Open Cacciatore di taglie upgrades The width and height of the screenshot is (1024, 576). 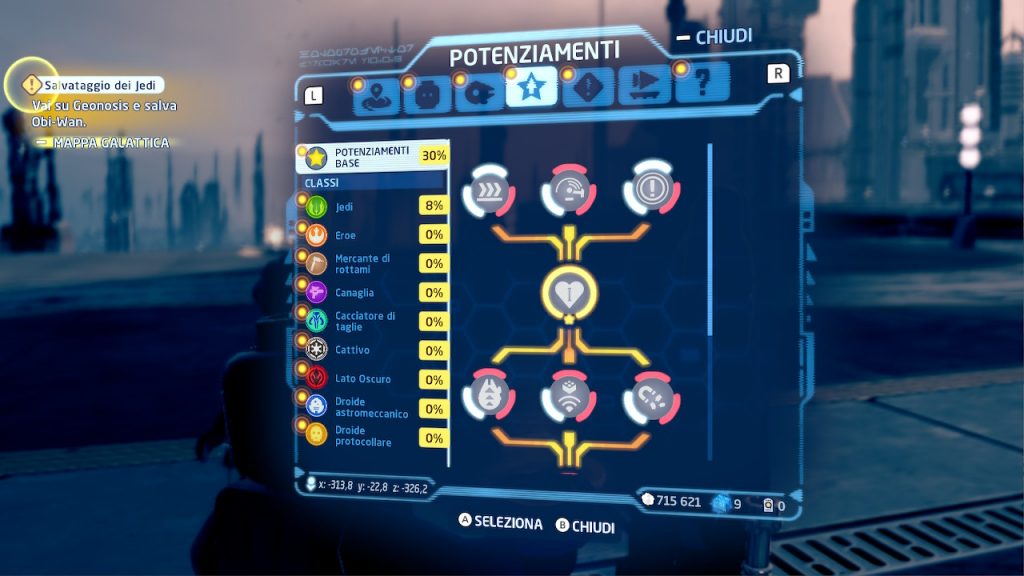(x=371, y=322)
